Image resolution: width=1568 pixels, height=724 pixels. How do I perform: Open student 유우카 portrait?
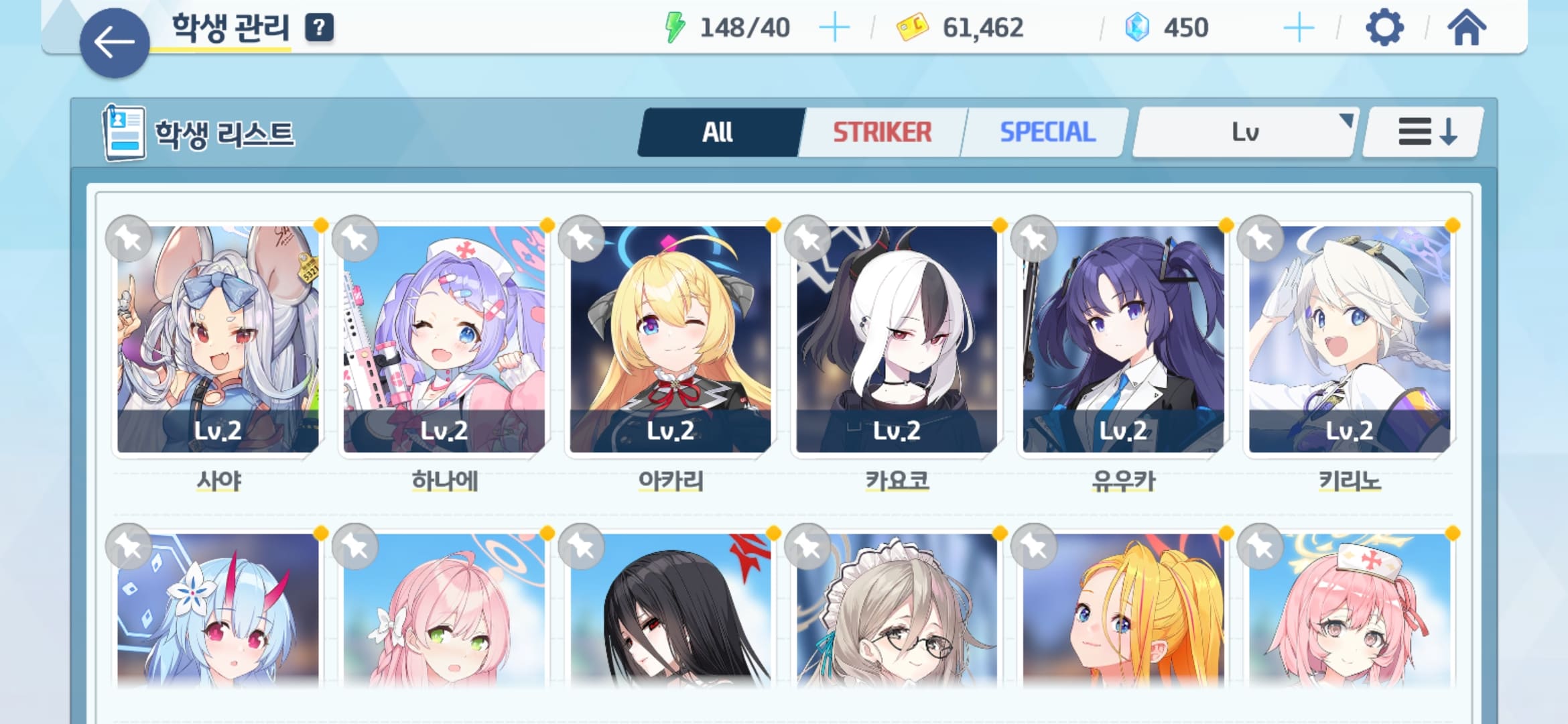tap(1123, 339)
